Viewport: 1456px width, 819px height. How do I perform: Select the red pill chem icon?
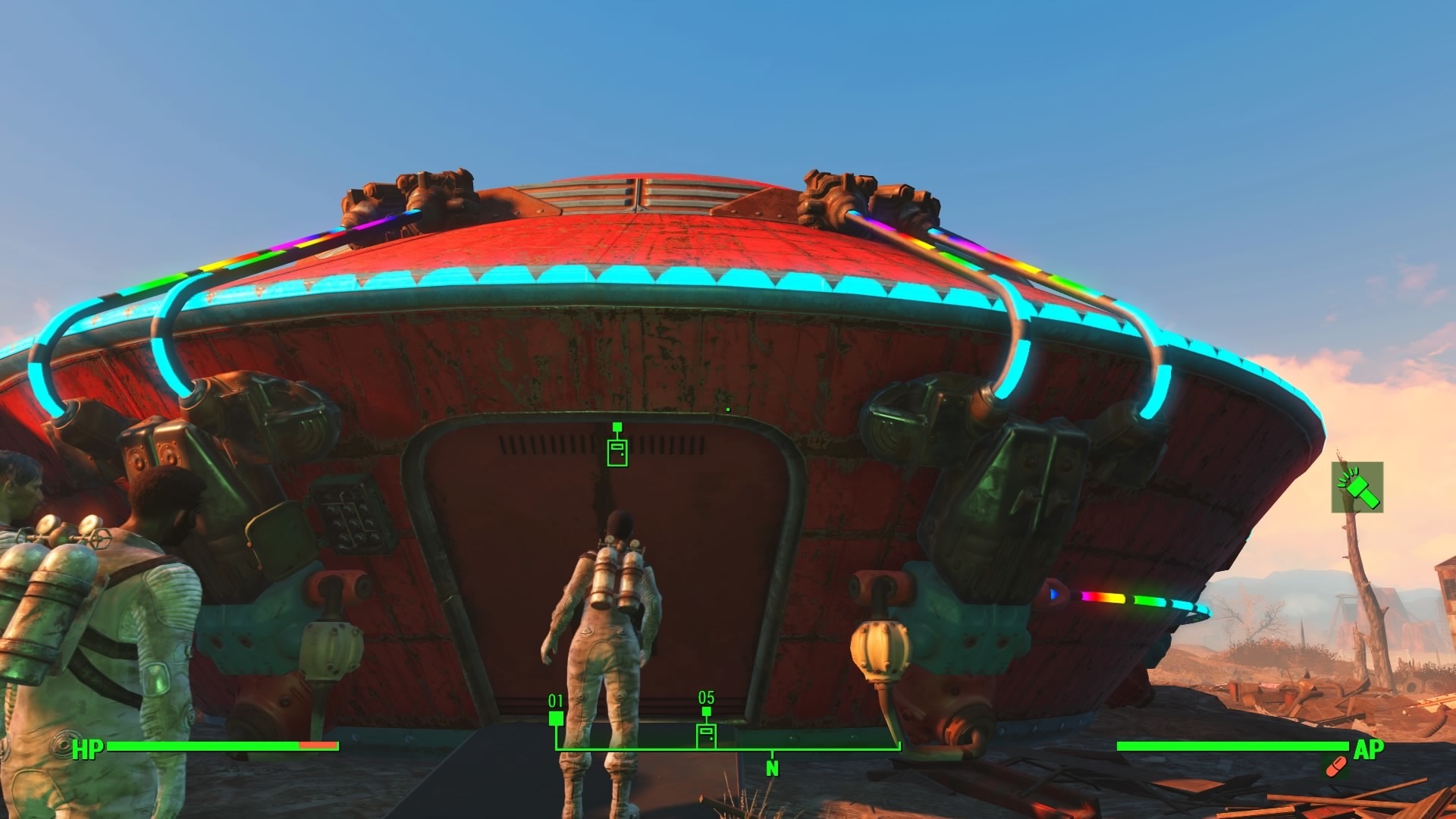coord(1335,767)
